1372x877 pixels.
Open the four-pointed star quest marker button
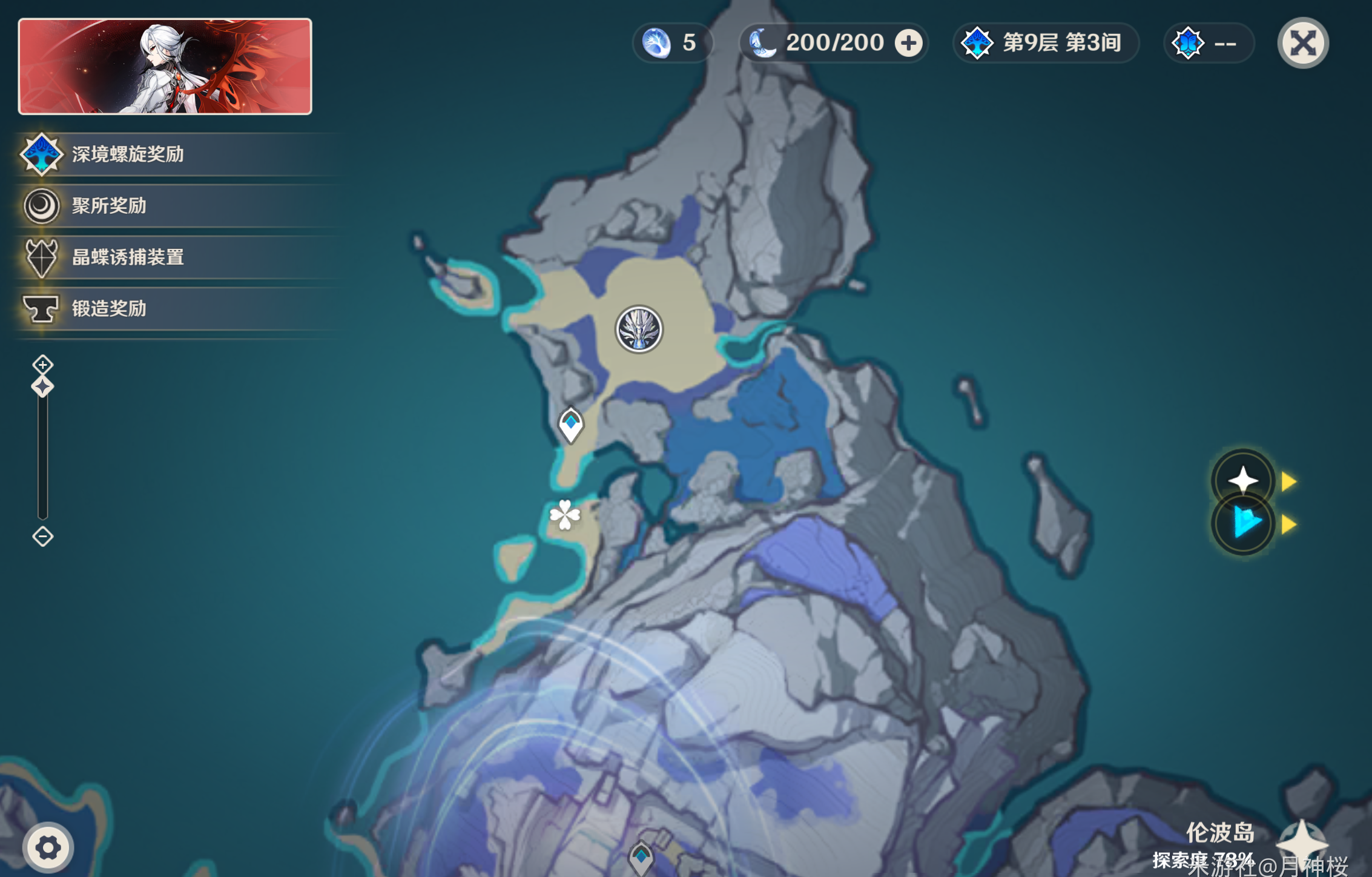pos(1243,480)
